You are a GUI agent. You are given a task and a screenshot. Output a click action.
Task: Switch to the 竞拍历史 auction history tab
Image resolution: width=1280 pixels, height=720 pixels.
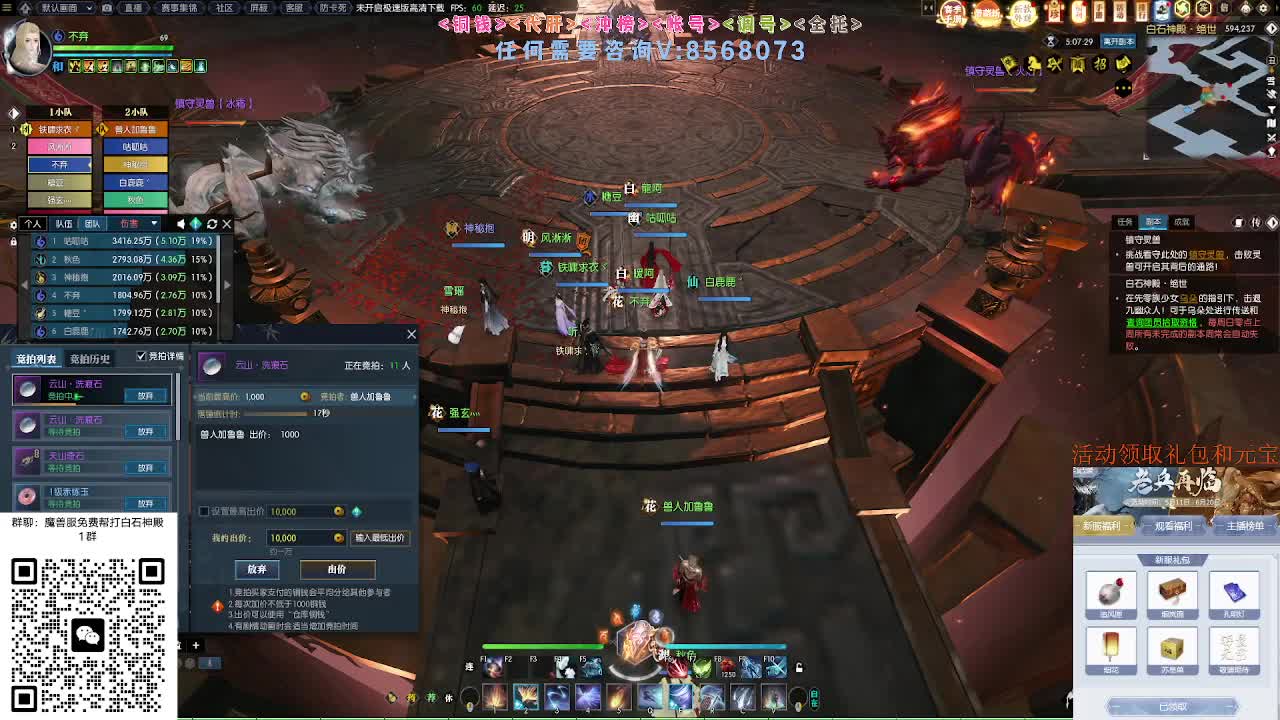[x=91, y=355]
